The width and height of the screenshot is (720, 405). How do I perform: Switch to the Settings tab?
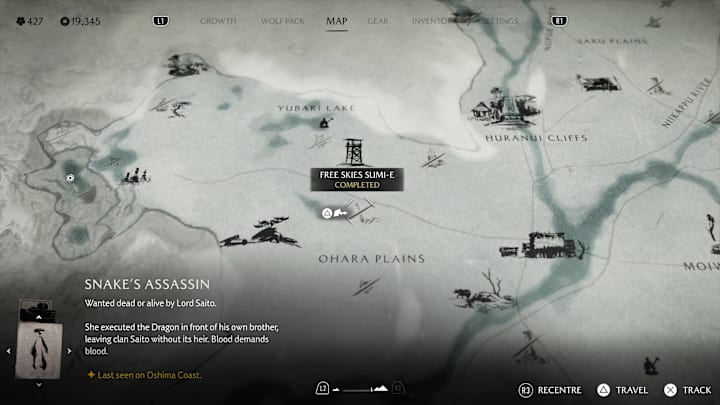[499, 20]
